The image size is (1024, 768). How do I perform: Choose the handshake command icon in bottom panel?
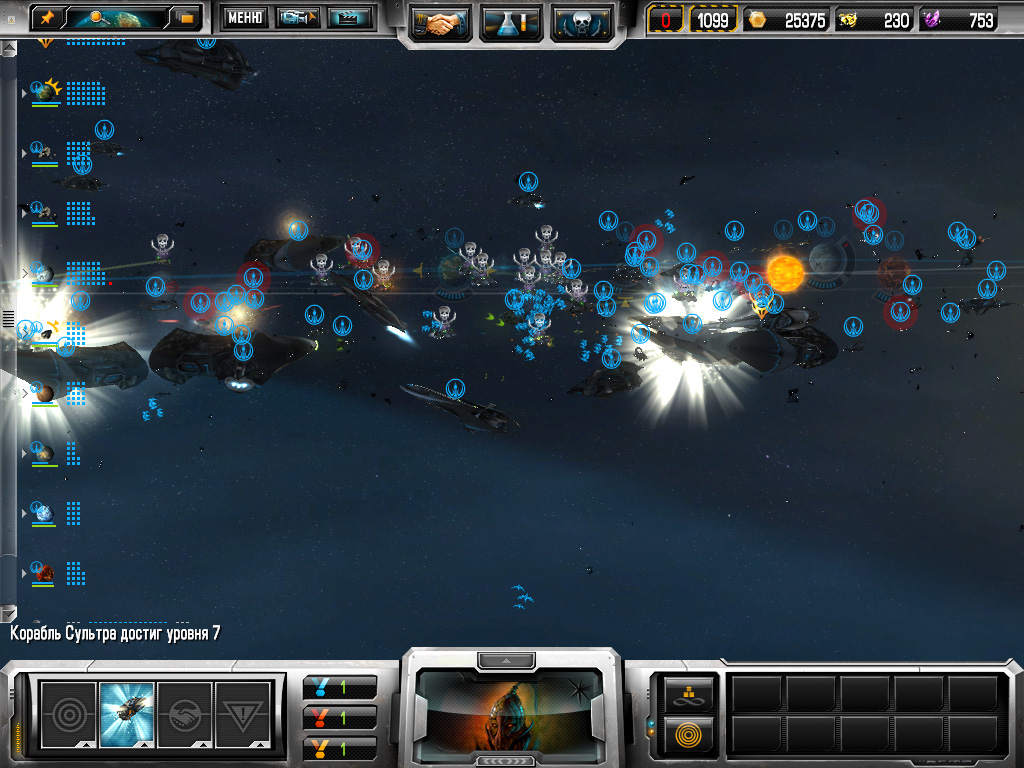pos(185,714)
